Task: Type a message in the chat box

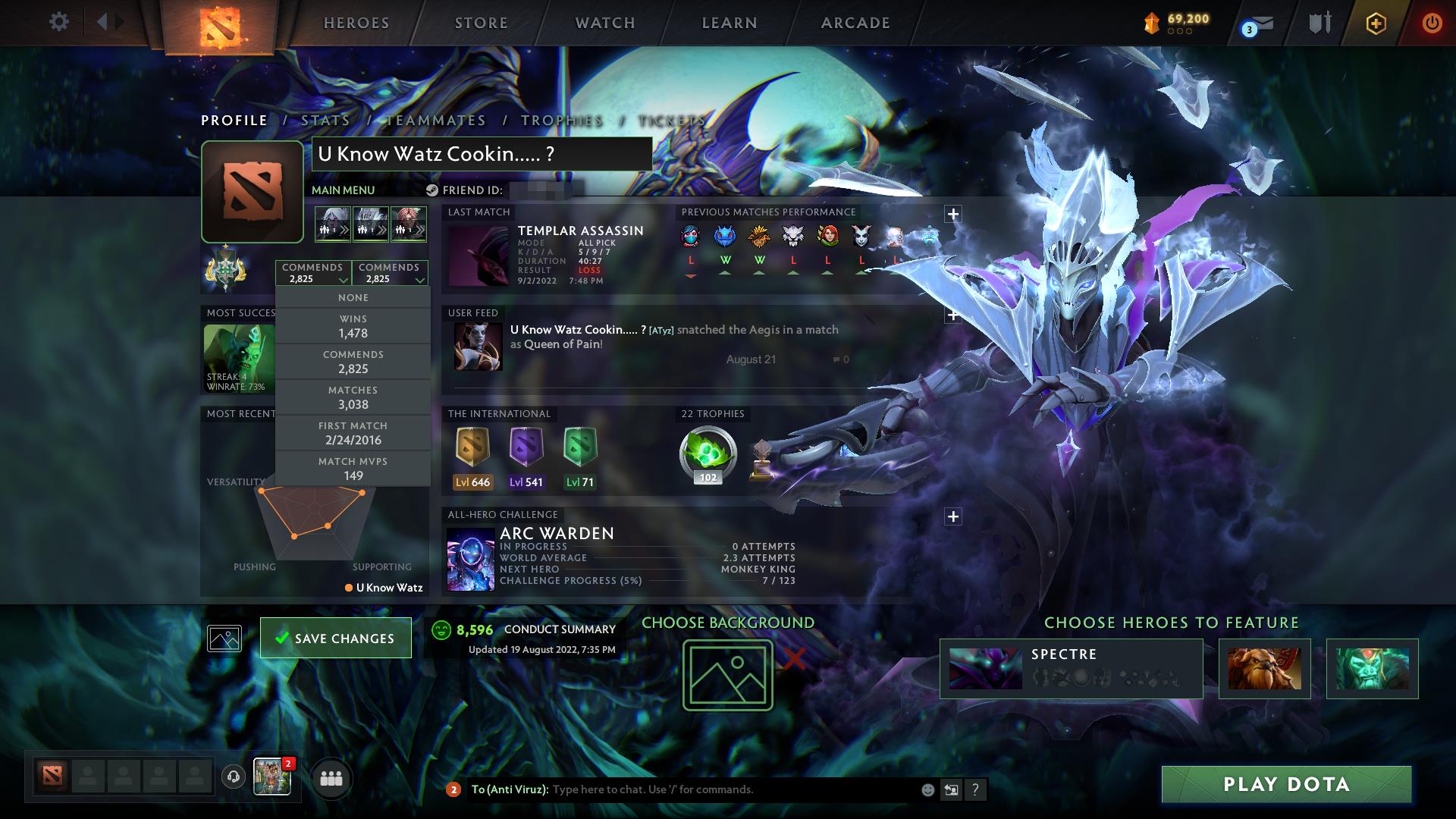Action: click(x=728, y=789)
